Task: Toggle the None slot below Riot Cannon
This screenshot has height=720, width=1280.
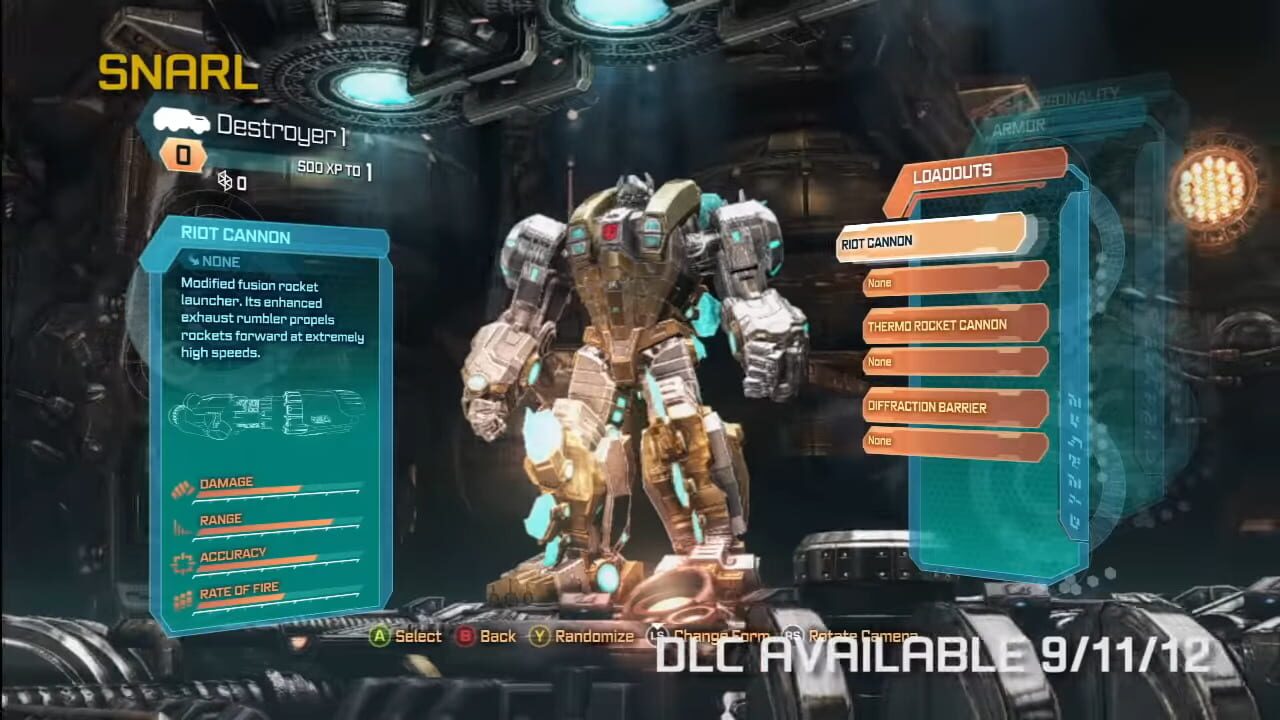Action: pos(950,283)
